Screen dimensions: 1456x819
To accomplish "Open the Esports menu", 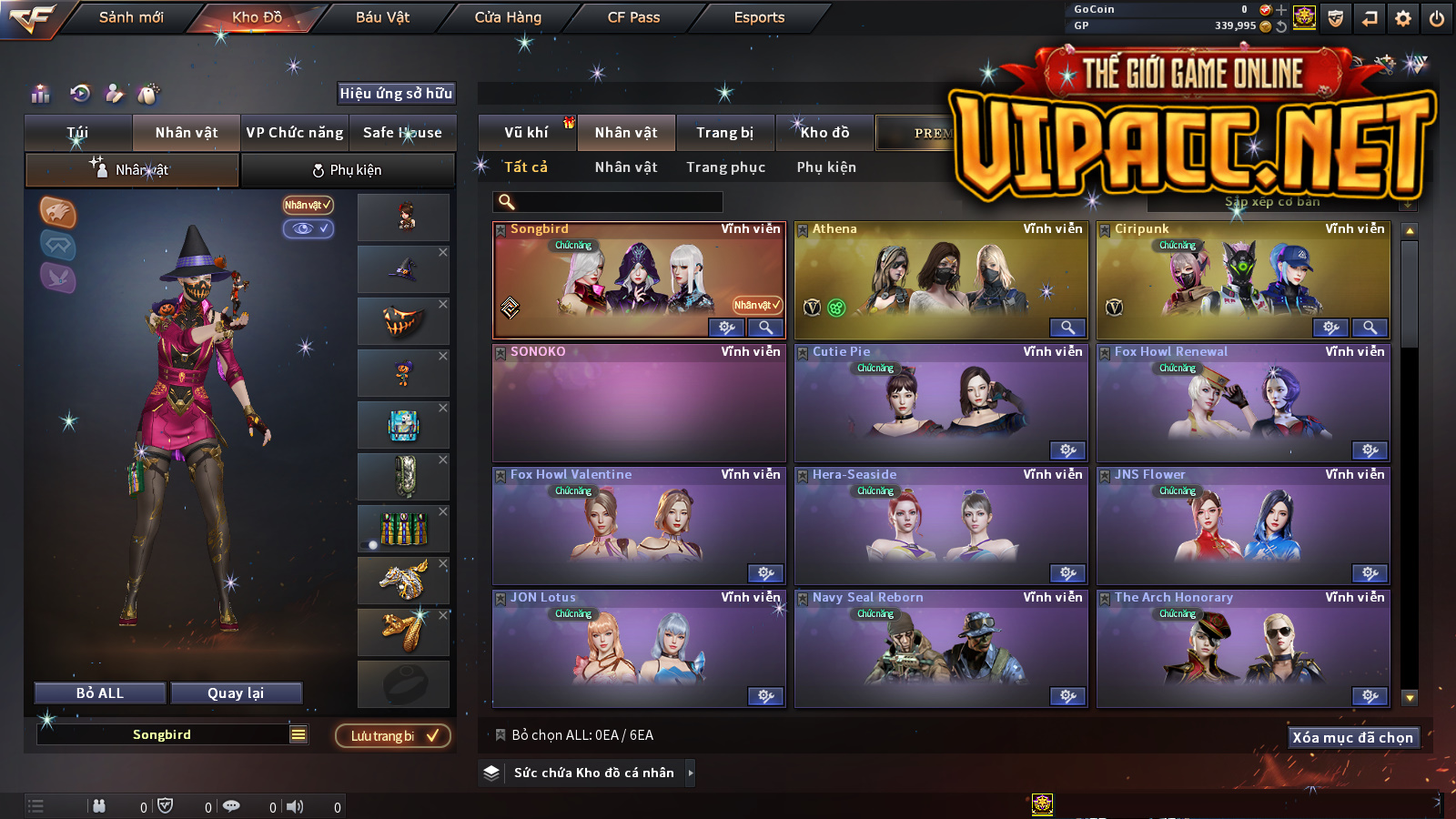I will point(759,17).
